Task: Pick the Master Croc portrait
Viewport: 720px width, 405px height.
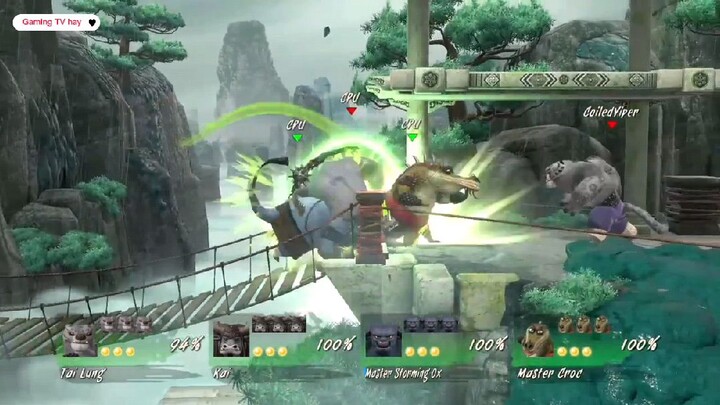Action: click(533, 340)
